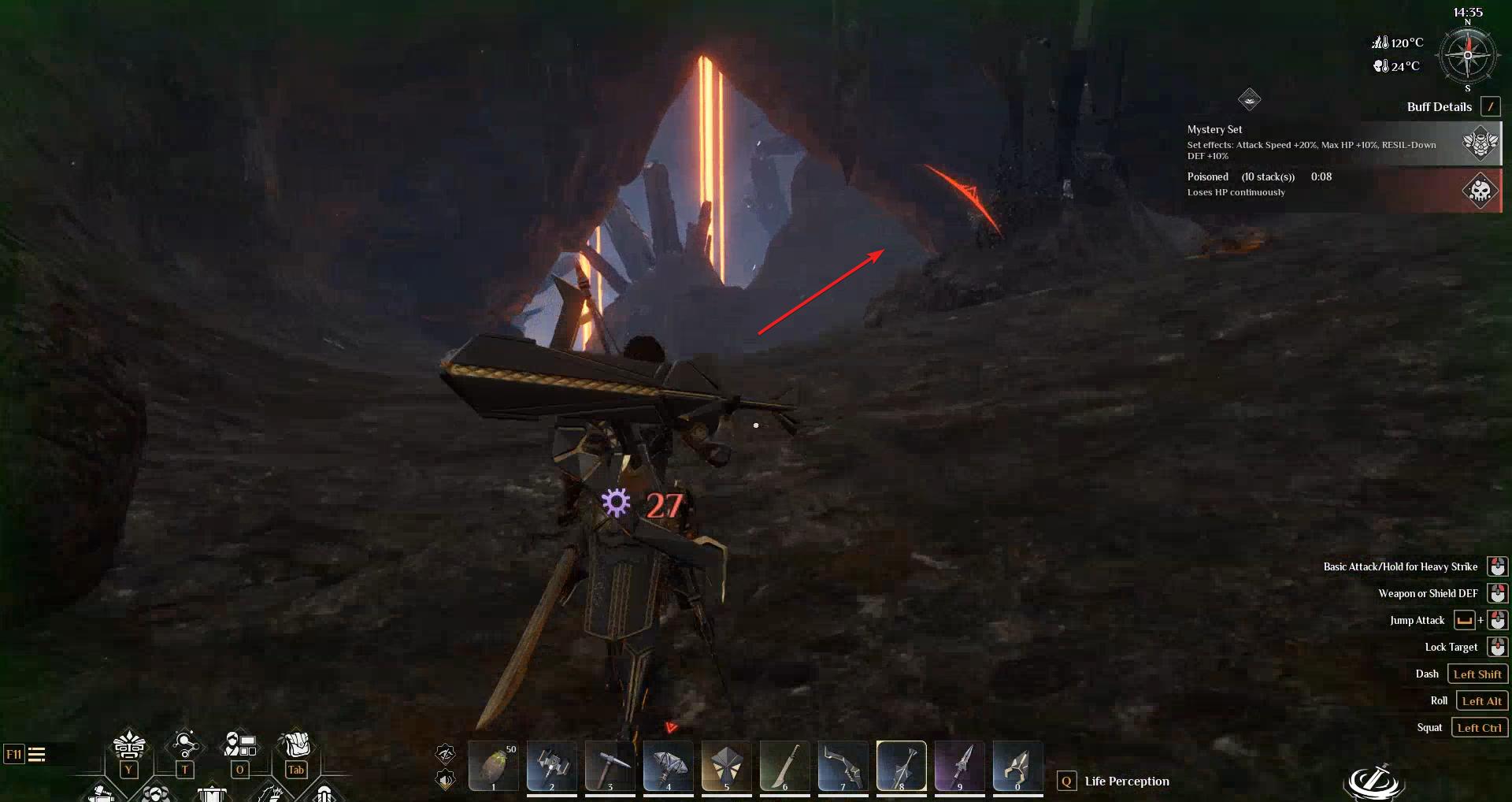1512x802 pixels.
Task: Select the spear in the purple slot
Action: [x=959, y=766]
